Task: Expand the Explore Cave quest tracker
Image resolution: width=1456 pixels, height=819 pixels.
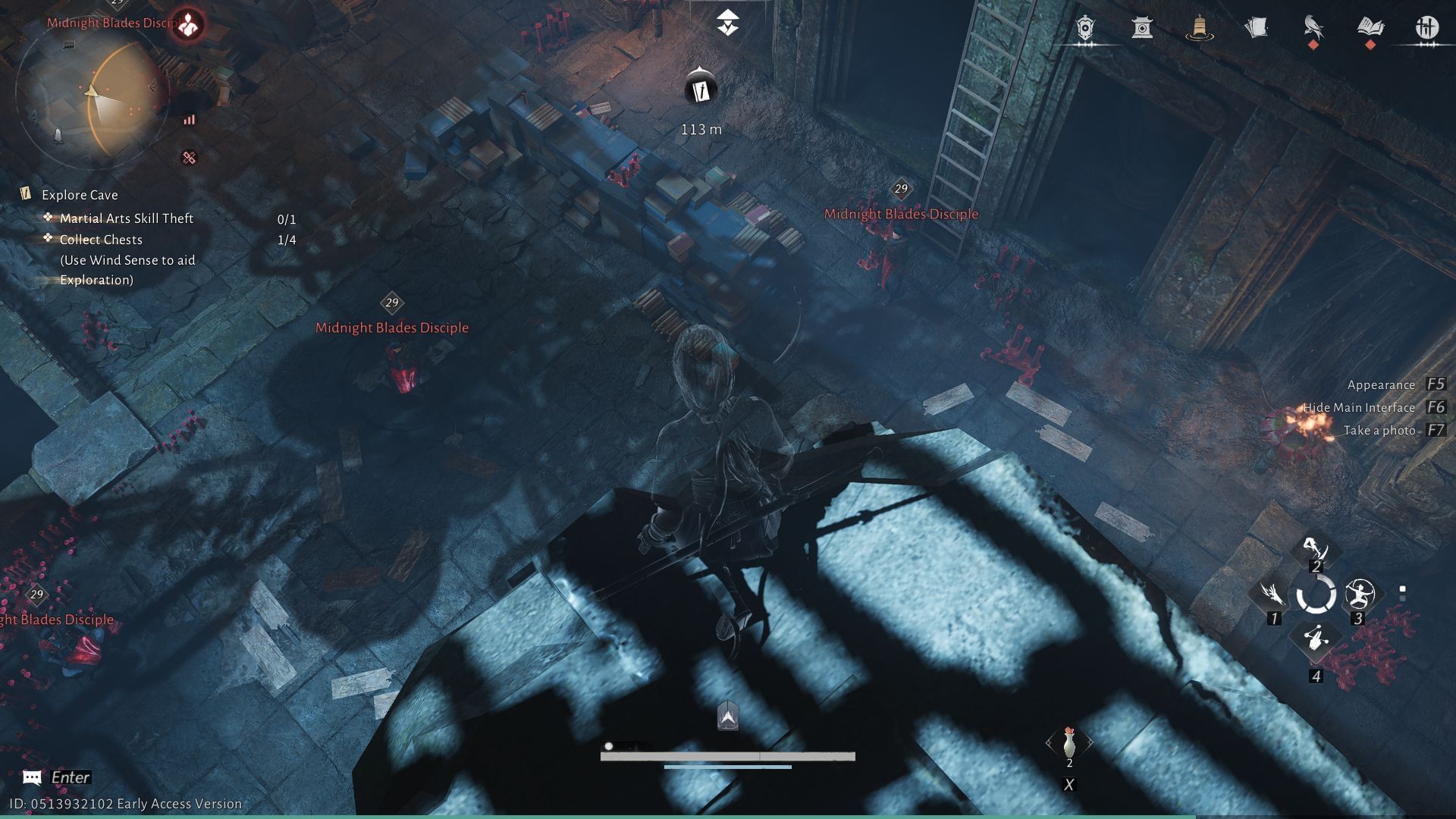Action: (79, 195)
